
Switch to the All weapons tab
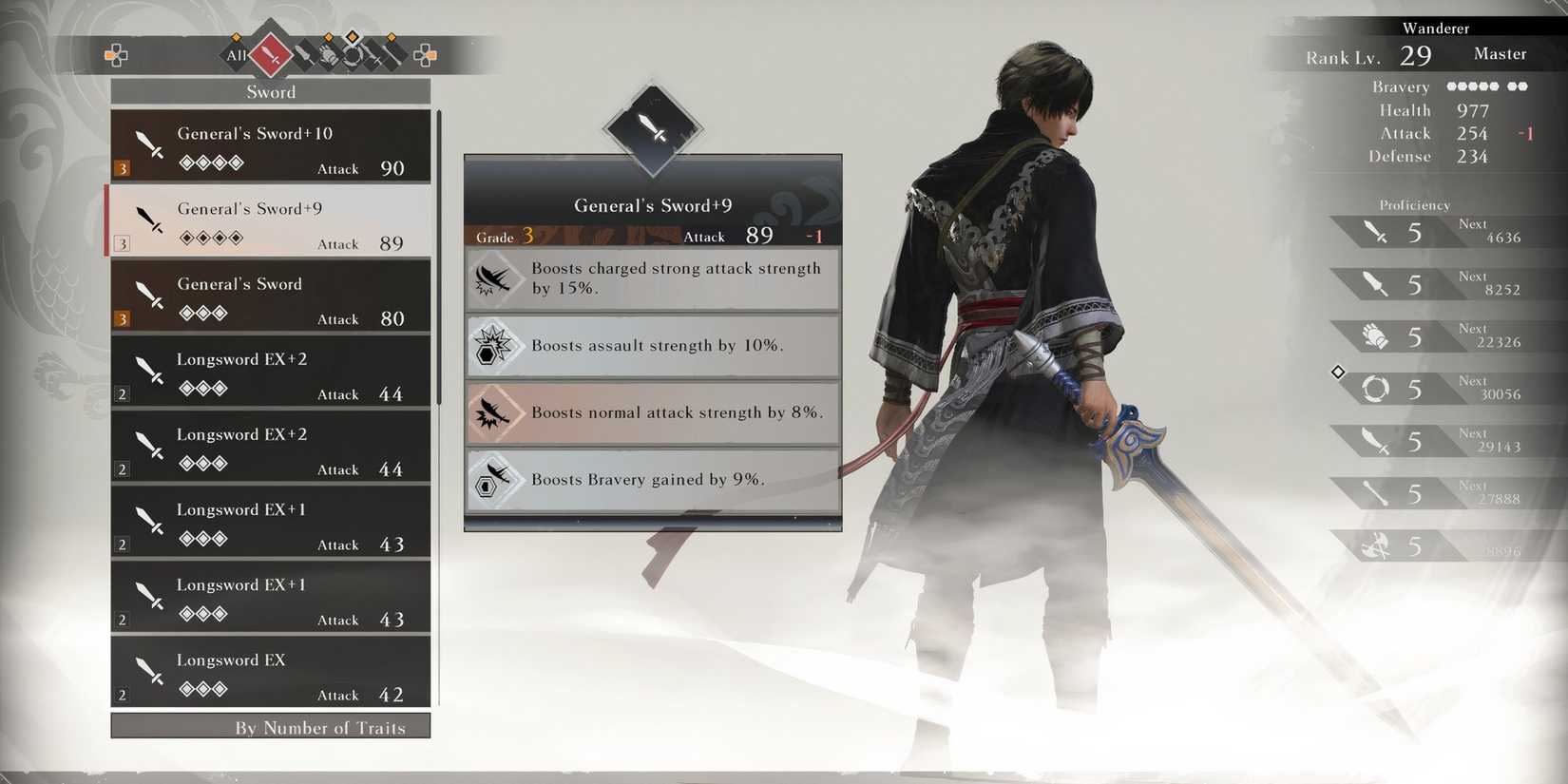pos(235,55)
